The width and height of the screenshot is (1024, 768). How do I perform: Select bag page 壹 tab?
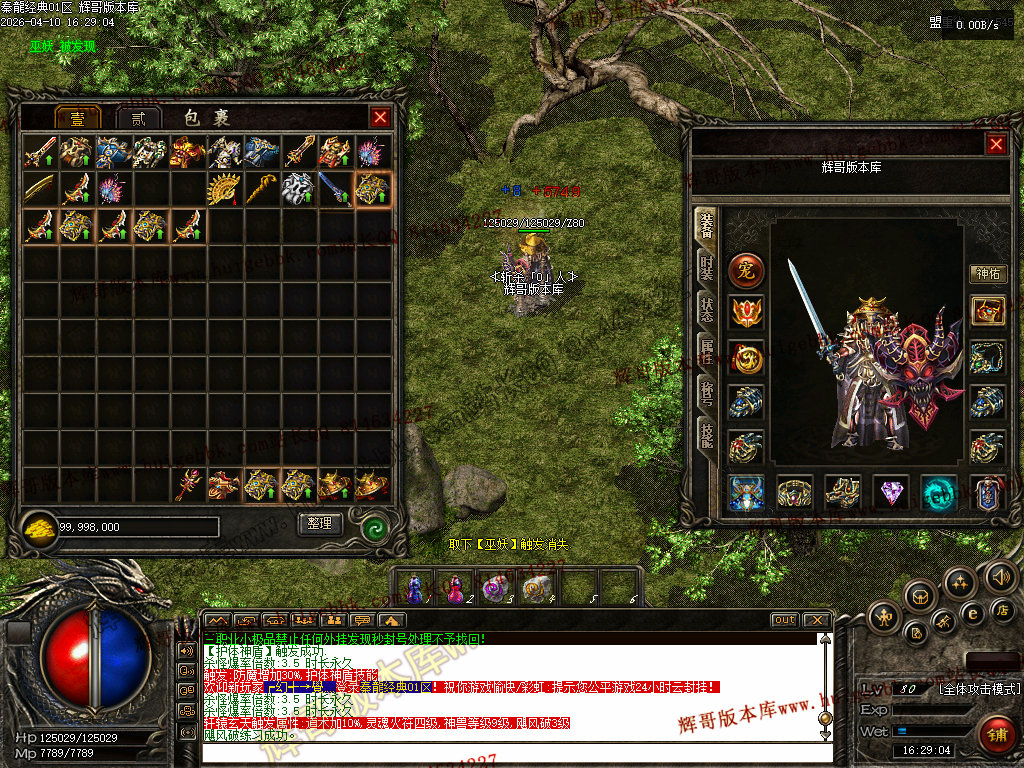[x=77, y=118]
